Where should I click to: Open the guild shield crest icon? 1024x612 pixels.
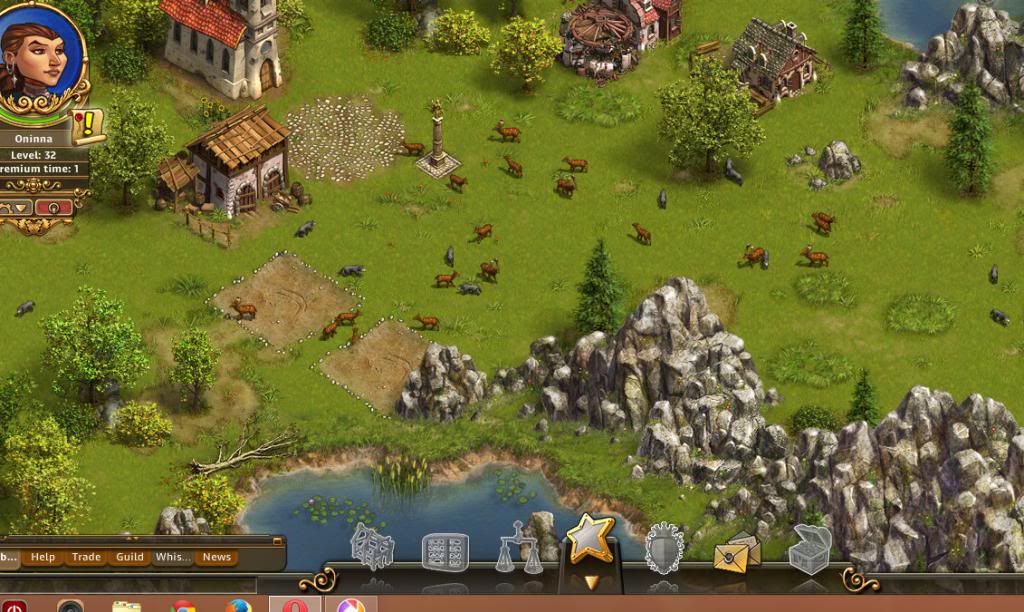664,549
